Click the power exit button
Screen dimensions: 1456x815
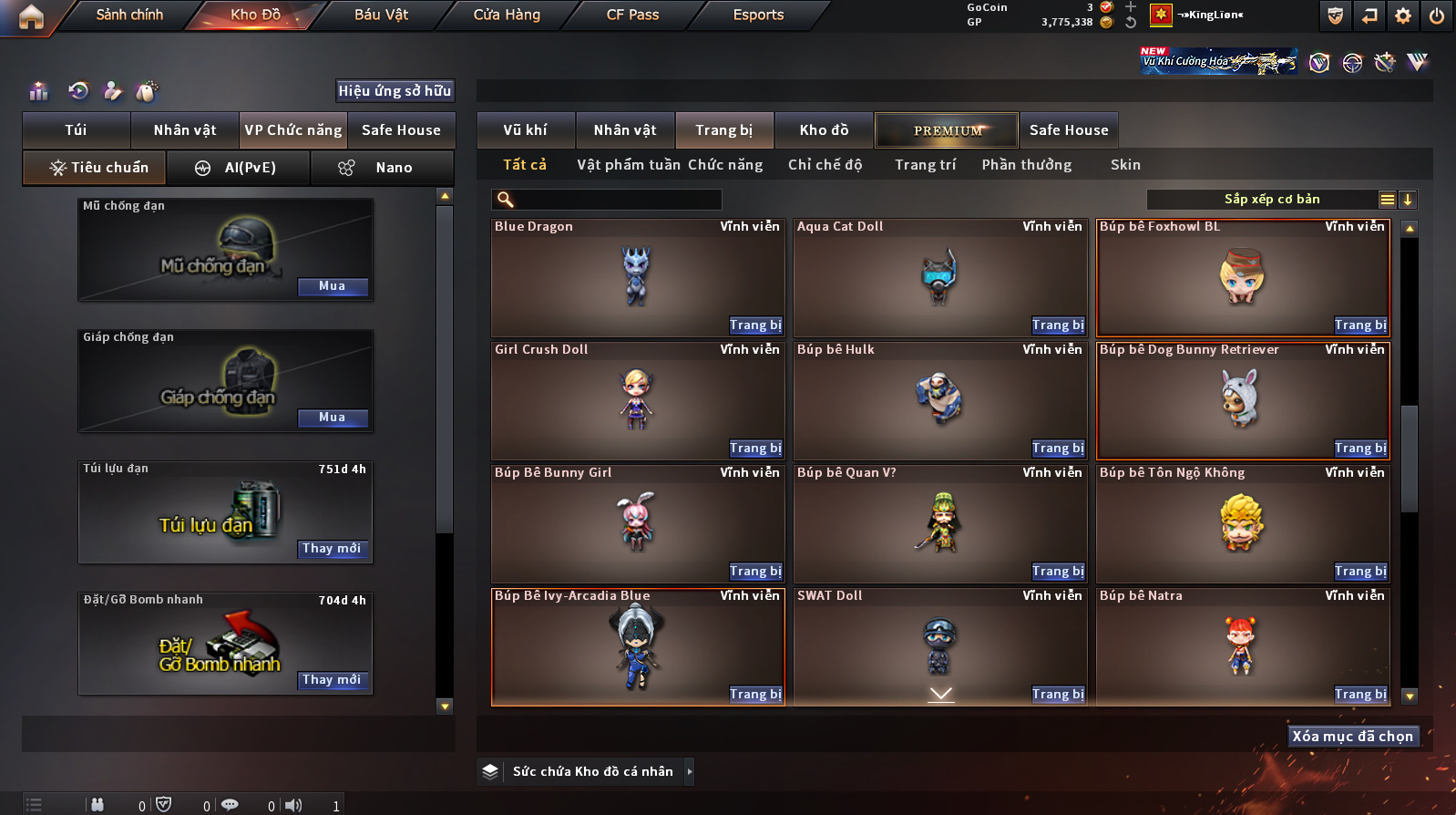click(x=1437, y=15)
